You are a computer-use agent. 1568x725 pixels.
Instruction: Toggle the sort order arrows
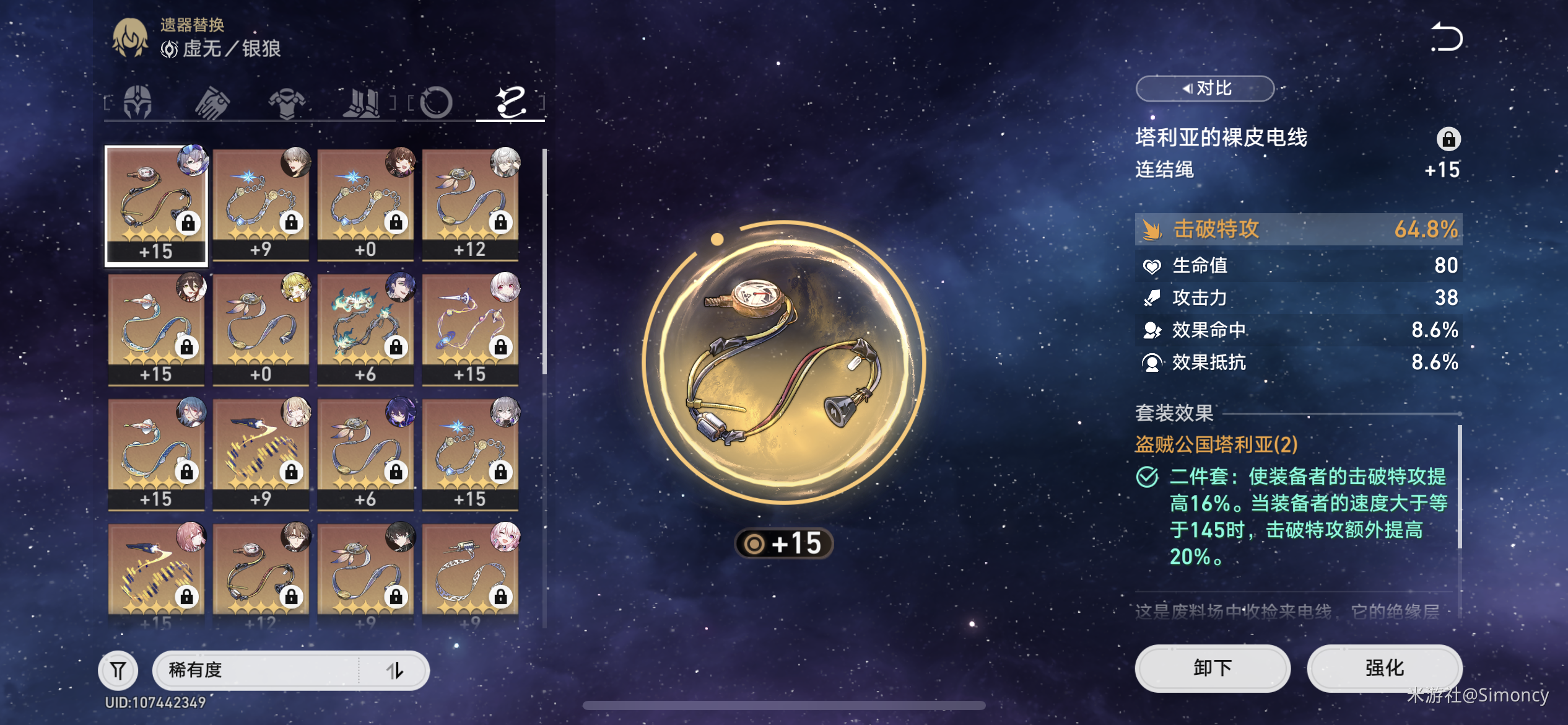tap(394, 670)
